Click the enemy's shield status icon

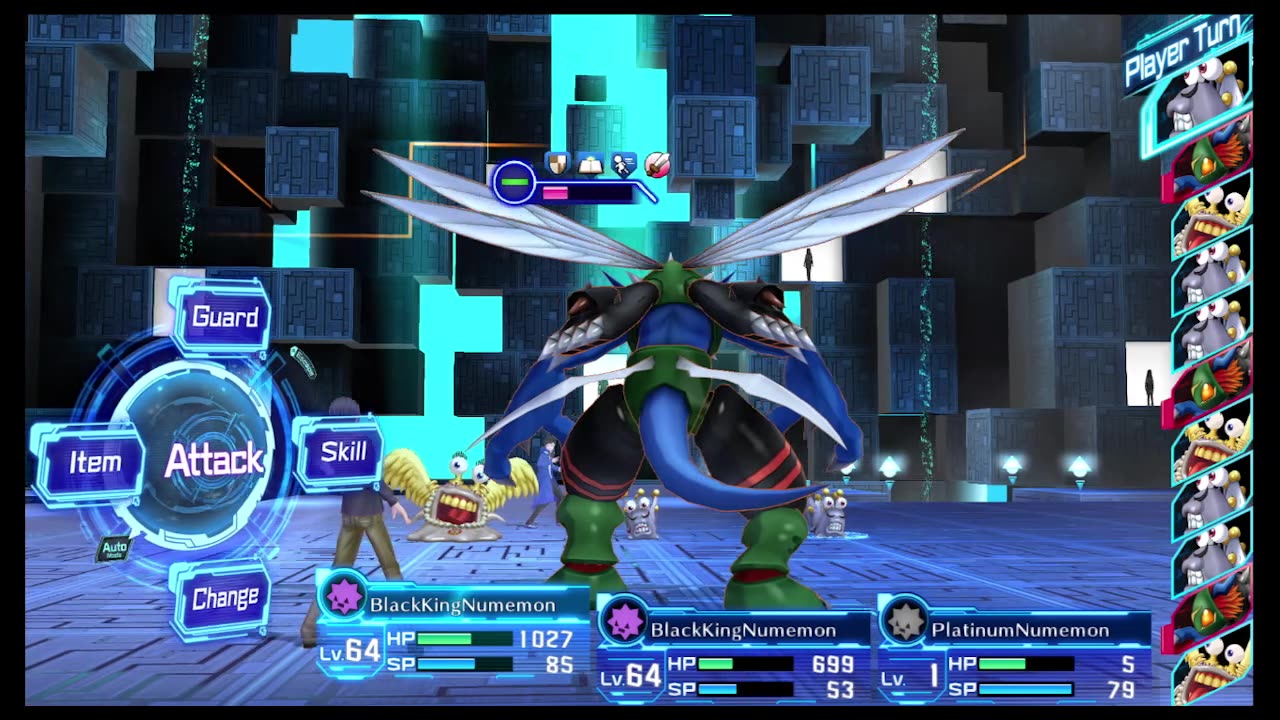557,162
